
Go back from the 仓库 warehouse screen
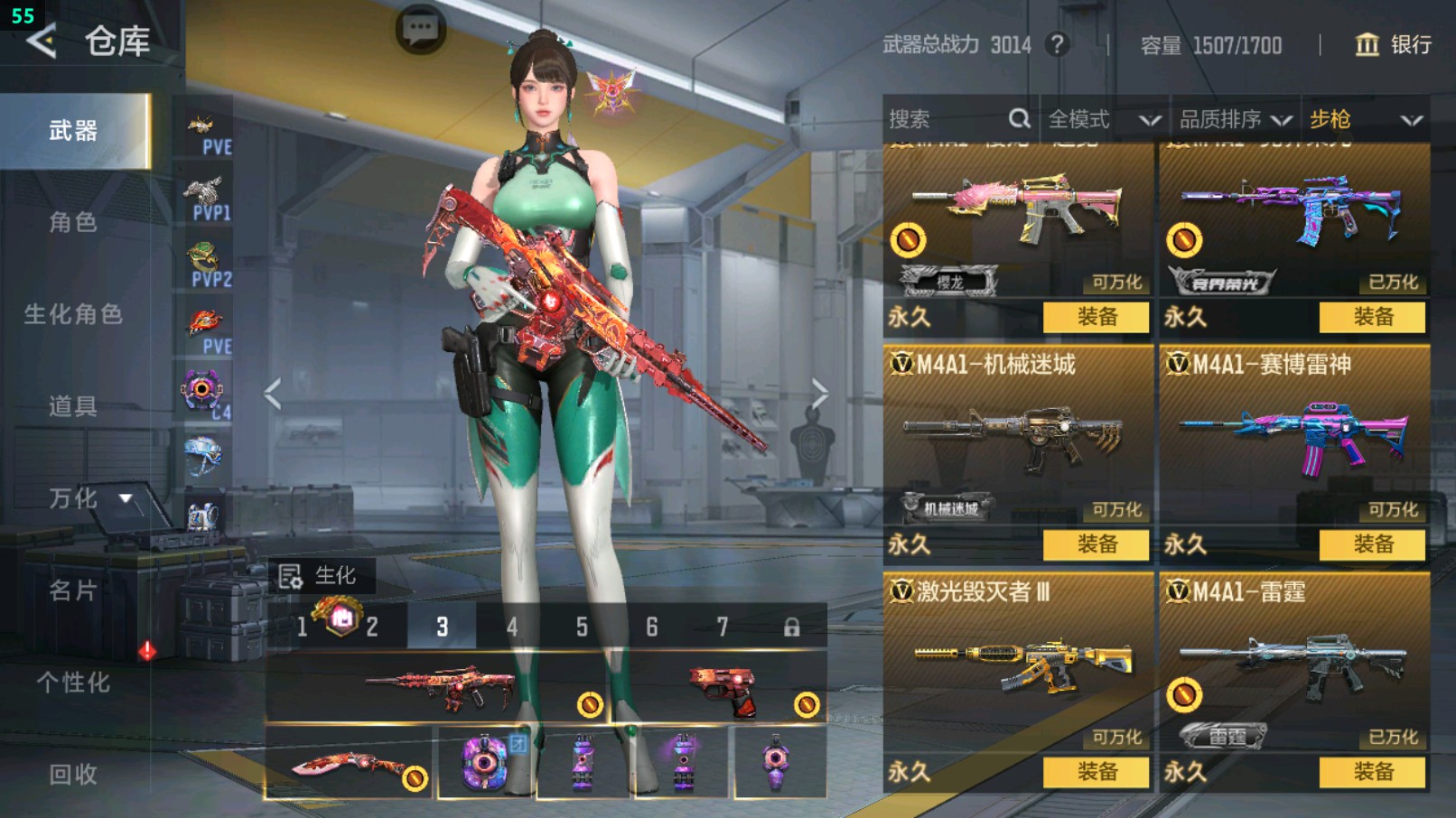(x=42, y=42)
